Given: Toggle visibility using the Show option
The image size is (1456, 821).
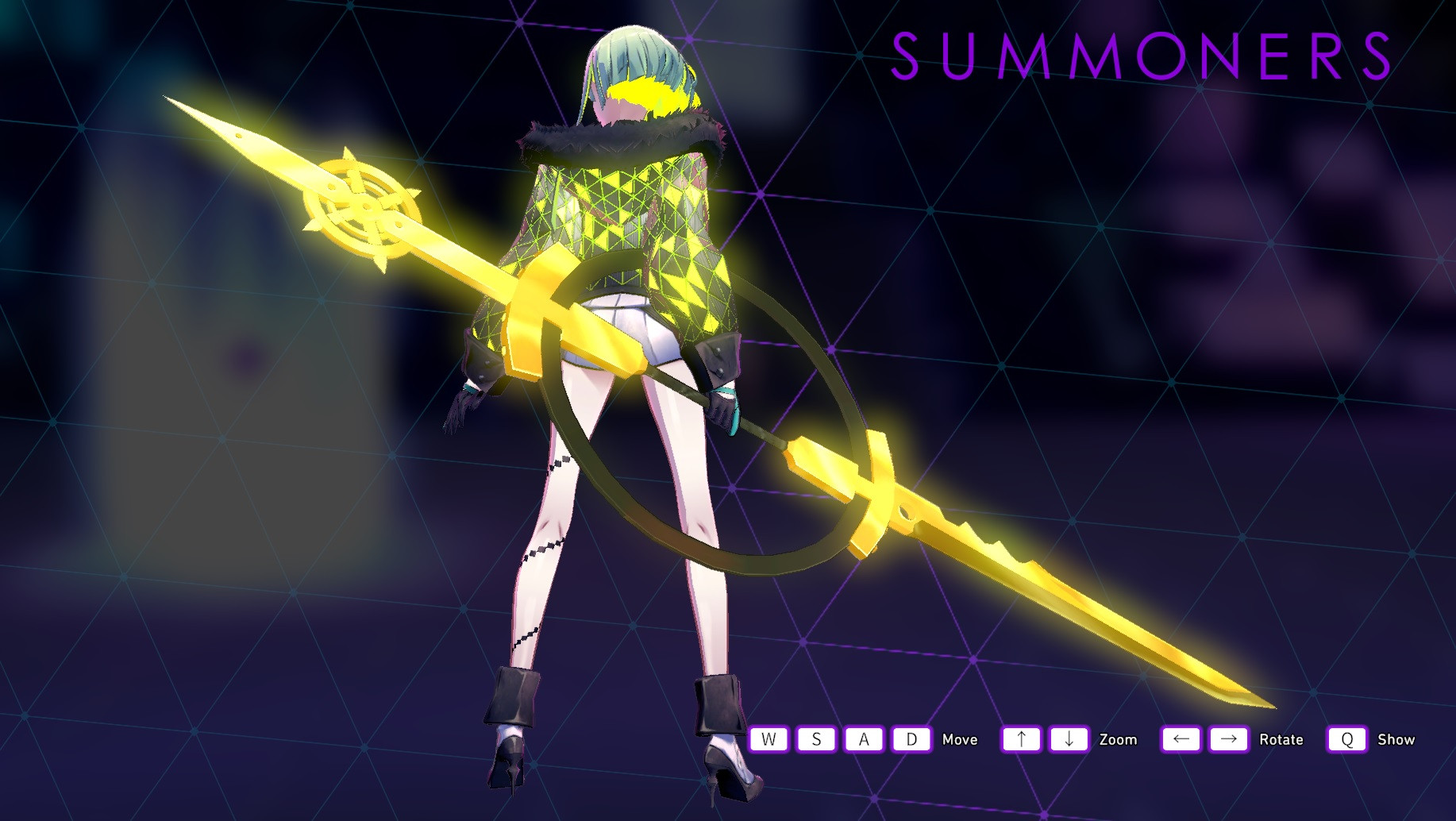Looking at the screenshot, I should [x=1399, y=739].
